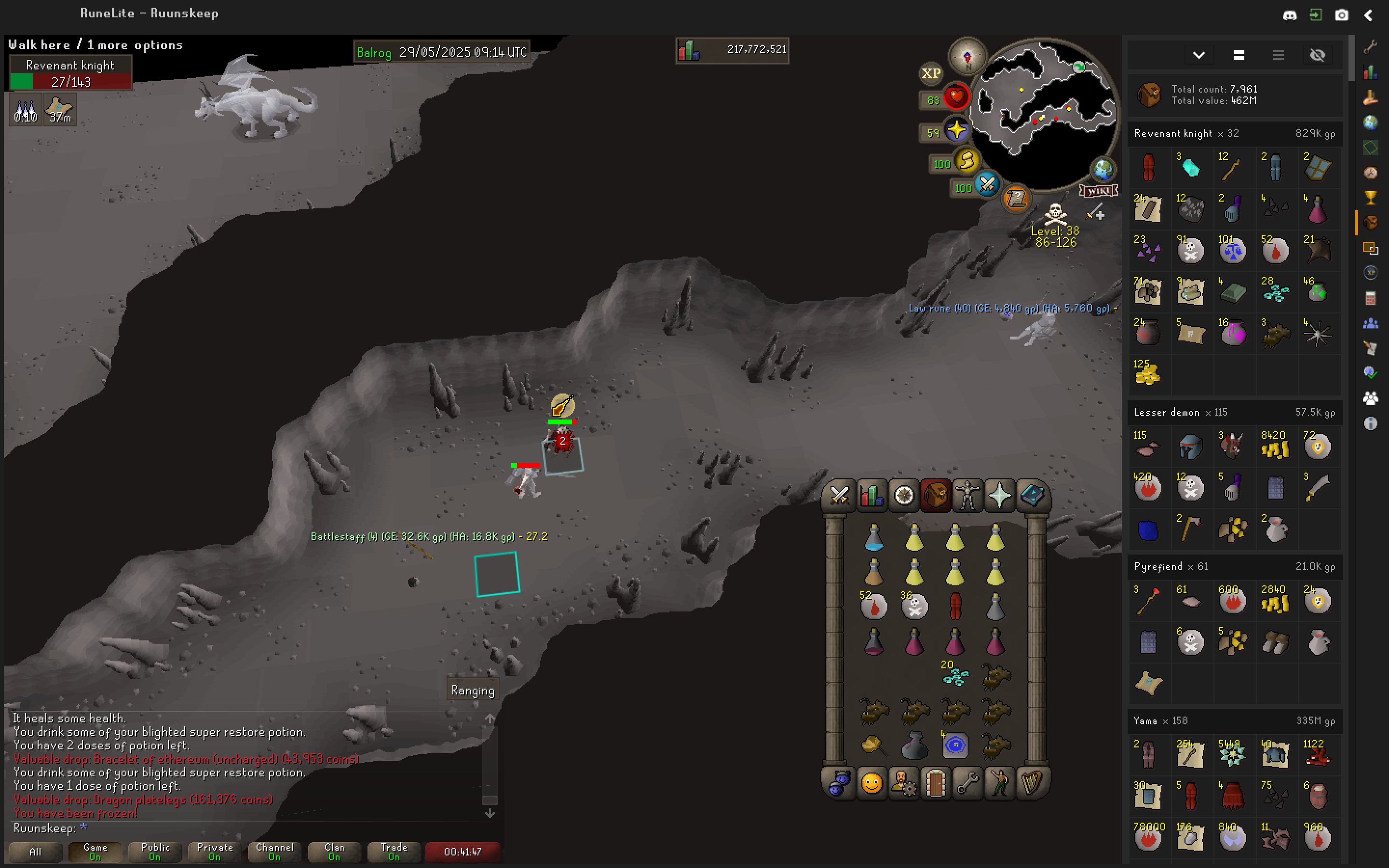This screenshot has height=868, width=1389.
Task: Toggle the Quick Prayers orb
Action: click(957, 131)
